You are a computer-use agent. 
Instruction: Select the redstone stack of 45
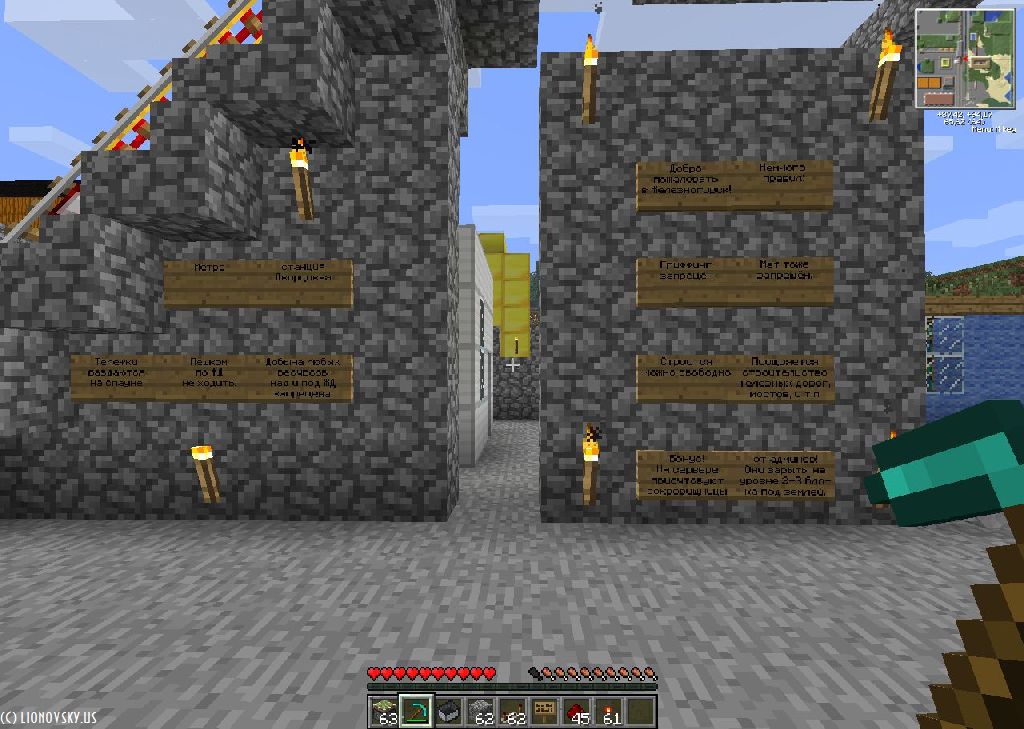click(x=578, y=711)
